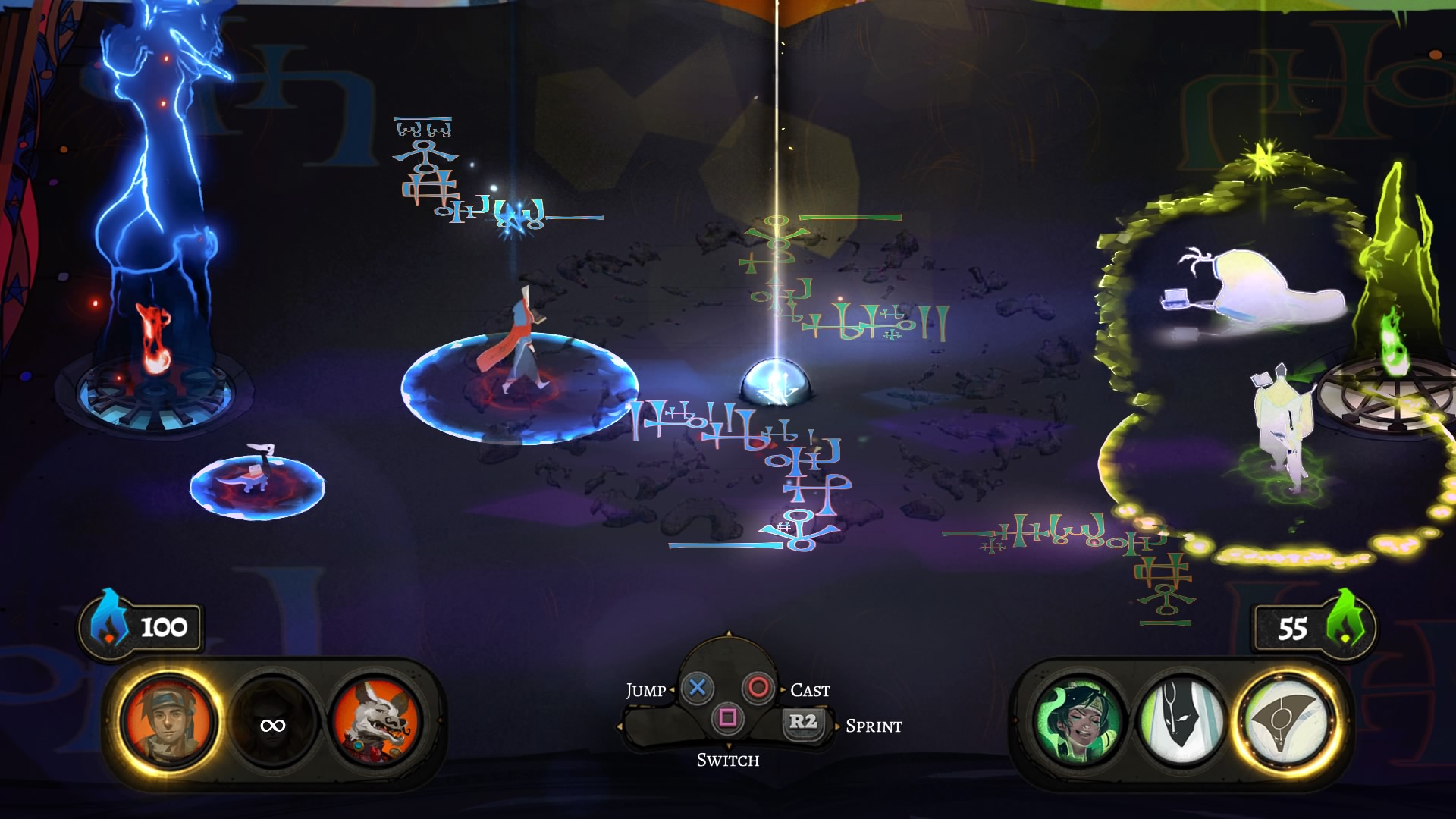Select the green-haired woman portrait

click(x=1080, y=723)
